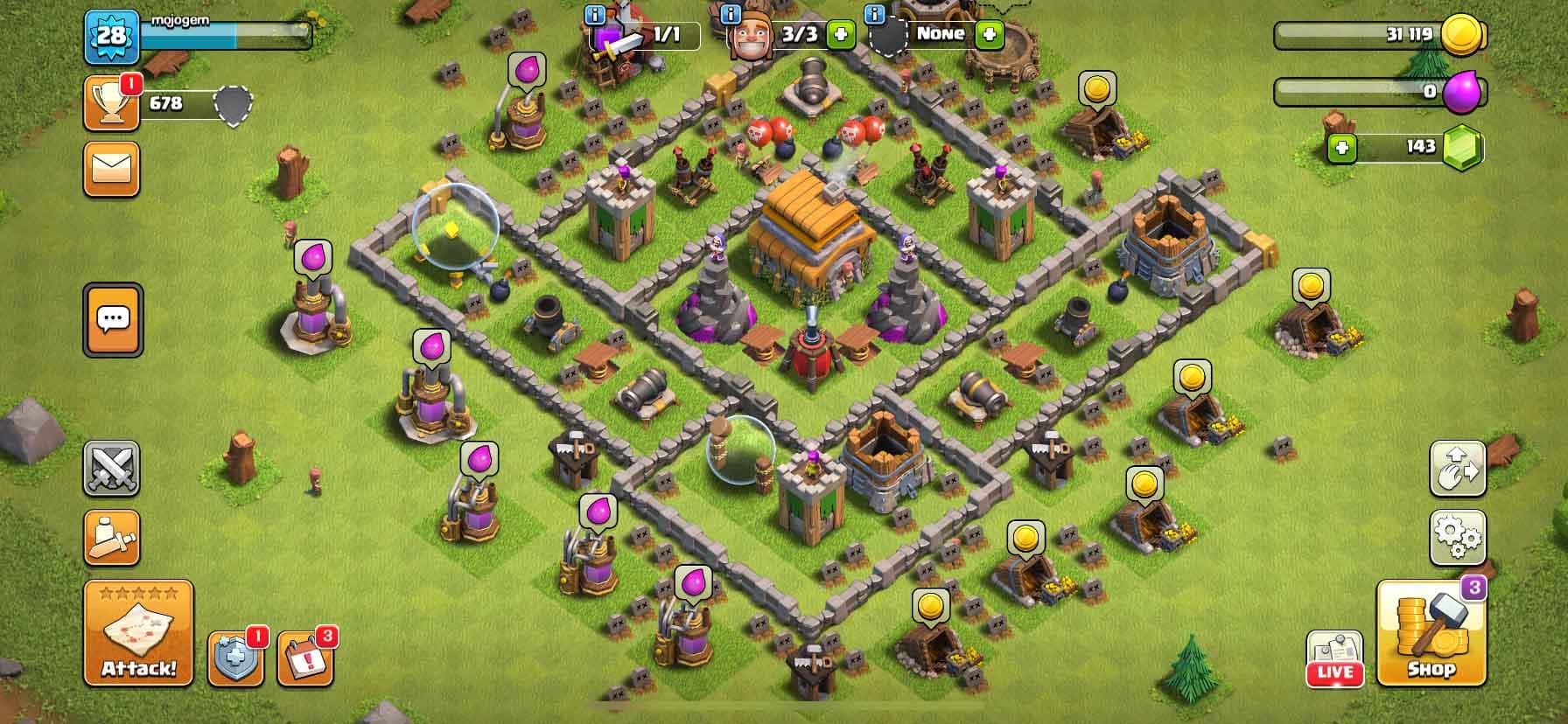Show info for the shield status

click(x=873, y=14)
